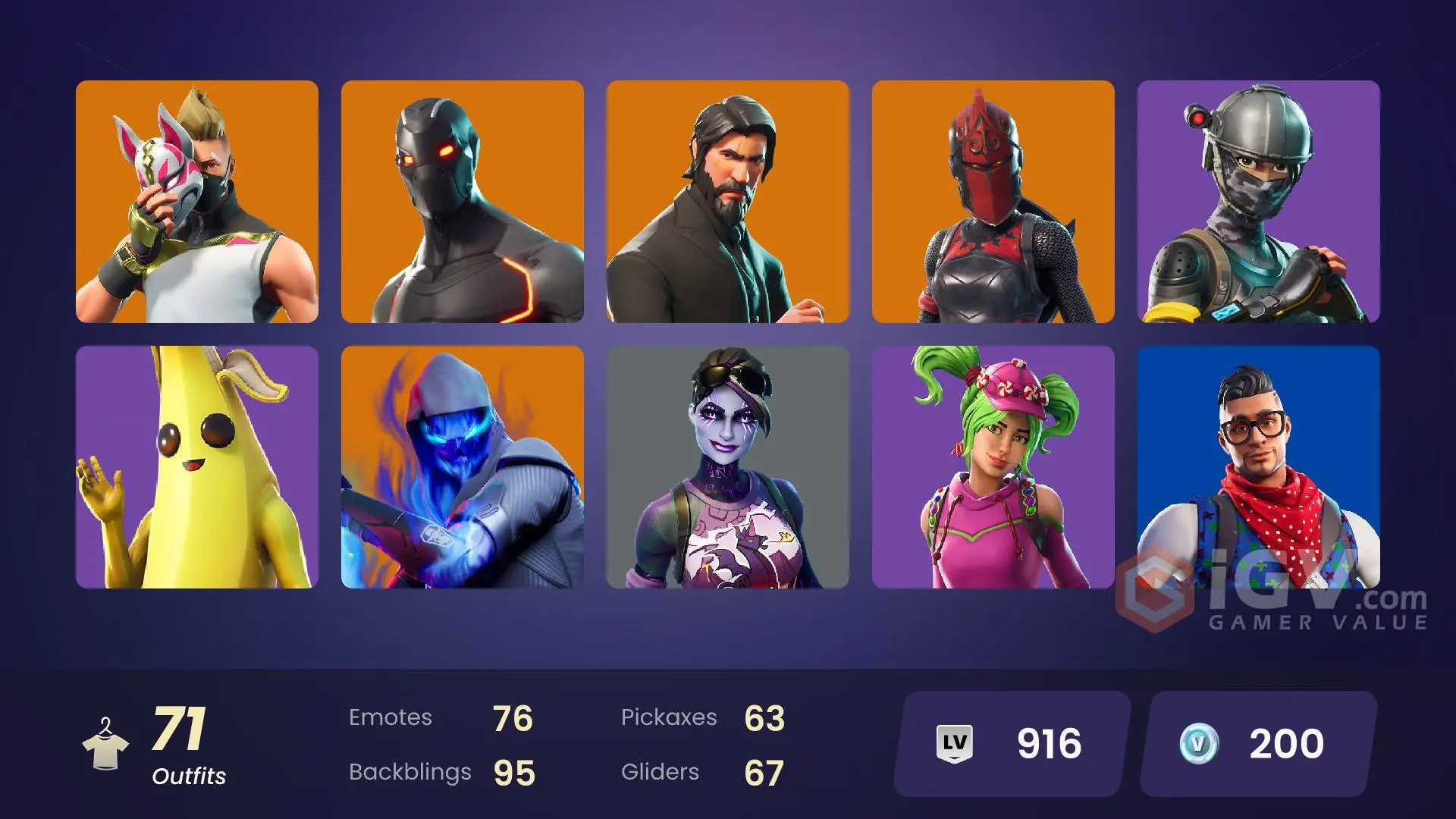Select The Reaper suited character tile
Screen dimensions: 1456x819
[x=728, y=205]
